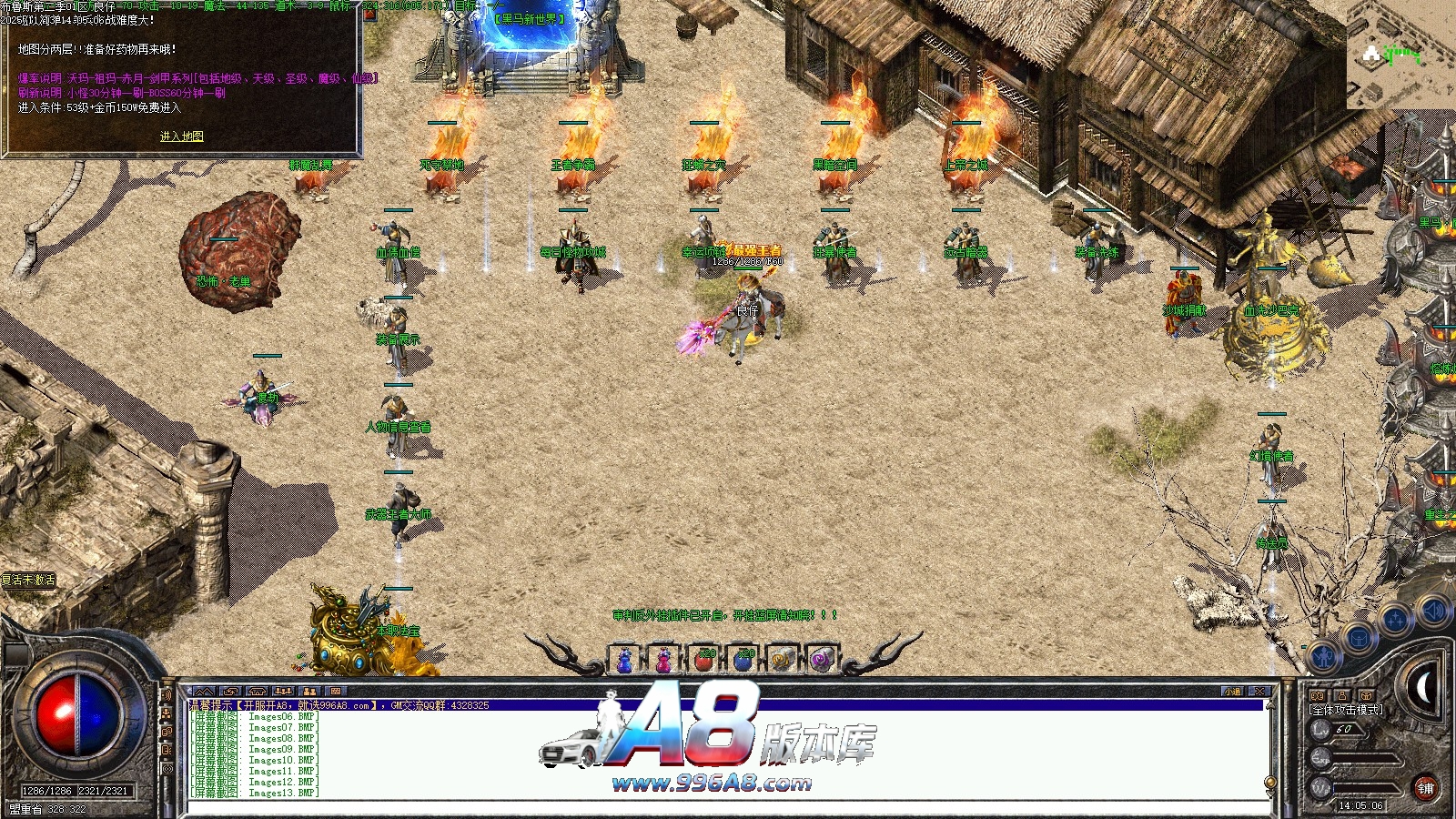1456x819 pixels.
Task: Click the 全体攻击模式 attack mode label
Action: [x=1346, y=710]
